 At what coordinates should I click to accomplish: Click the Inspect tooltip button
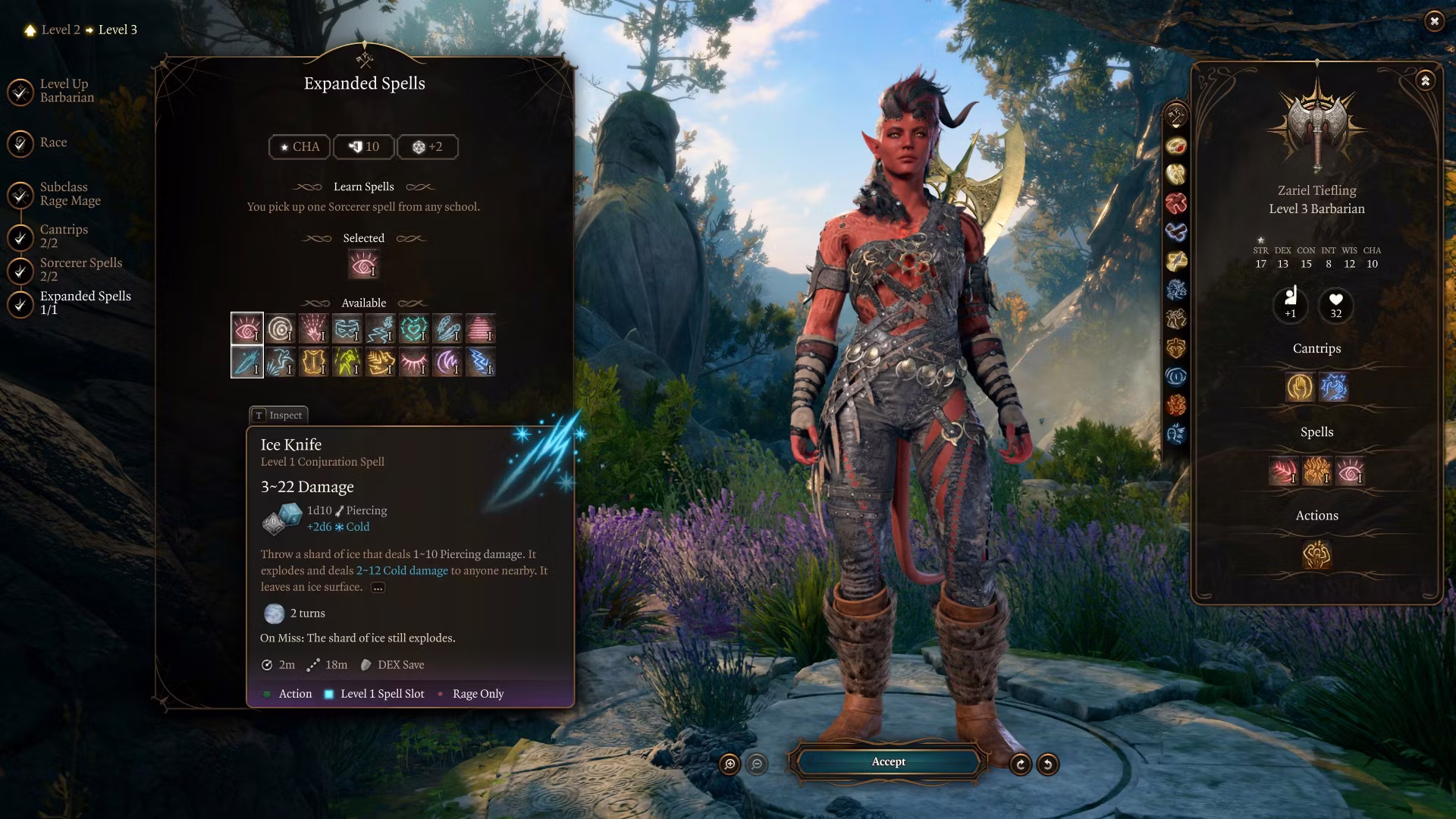pos(278,415)
